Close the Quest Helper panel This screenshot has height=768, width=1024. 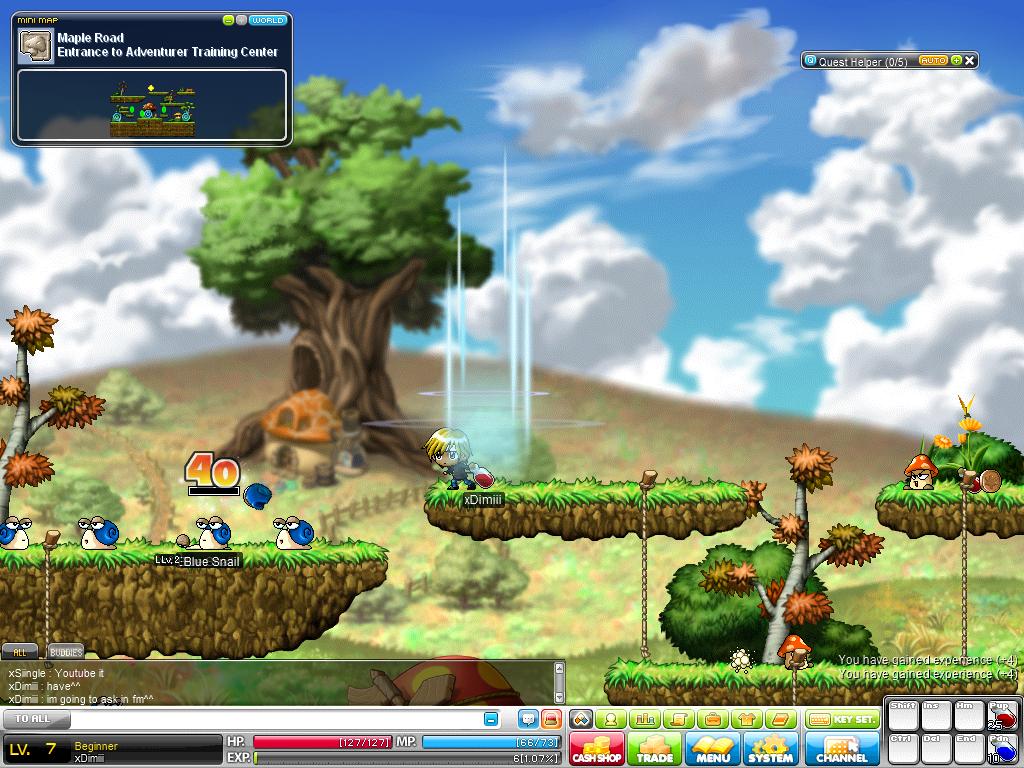pos(969,61)
